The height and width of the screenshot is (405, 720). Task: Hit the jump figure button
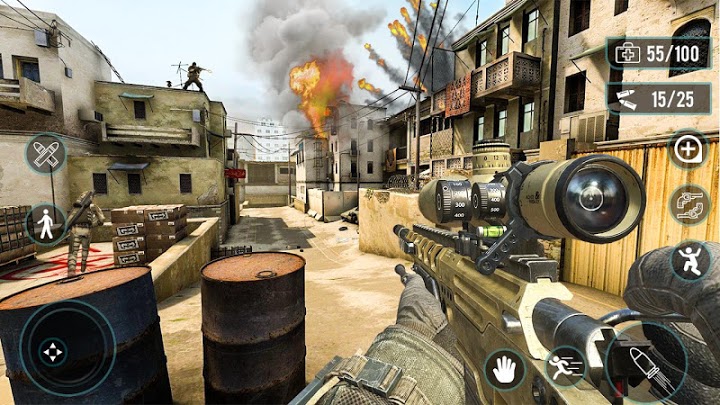click(688, 260)
